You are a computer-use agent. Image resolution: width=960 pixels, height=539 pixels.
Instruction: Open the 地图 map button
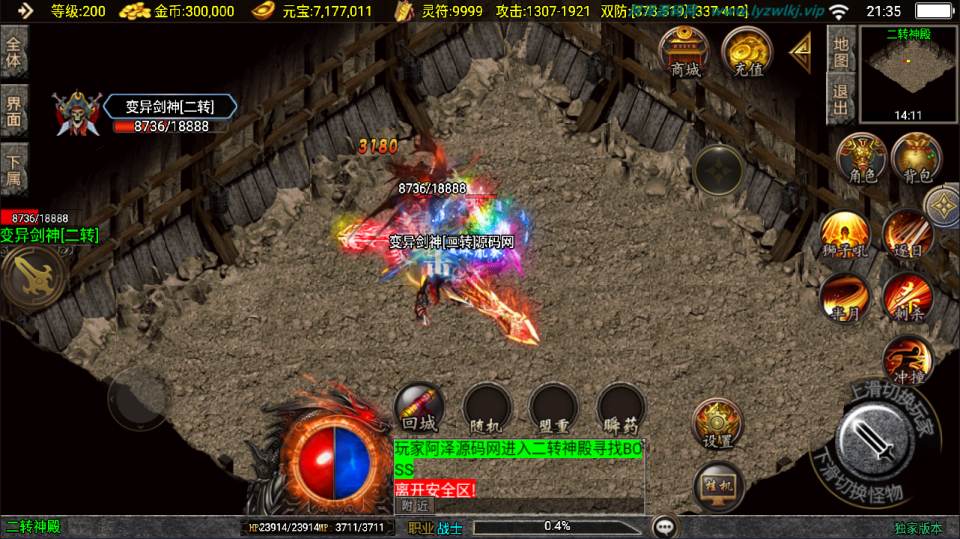click(x=842, y=51)
